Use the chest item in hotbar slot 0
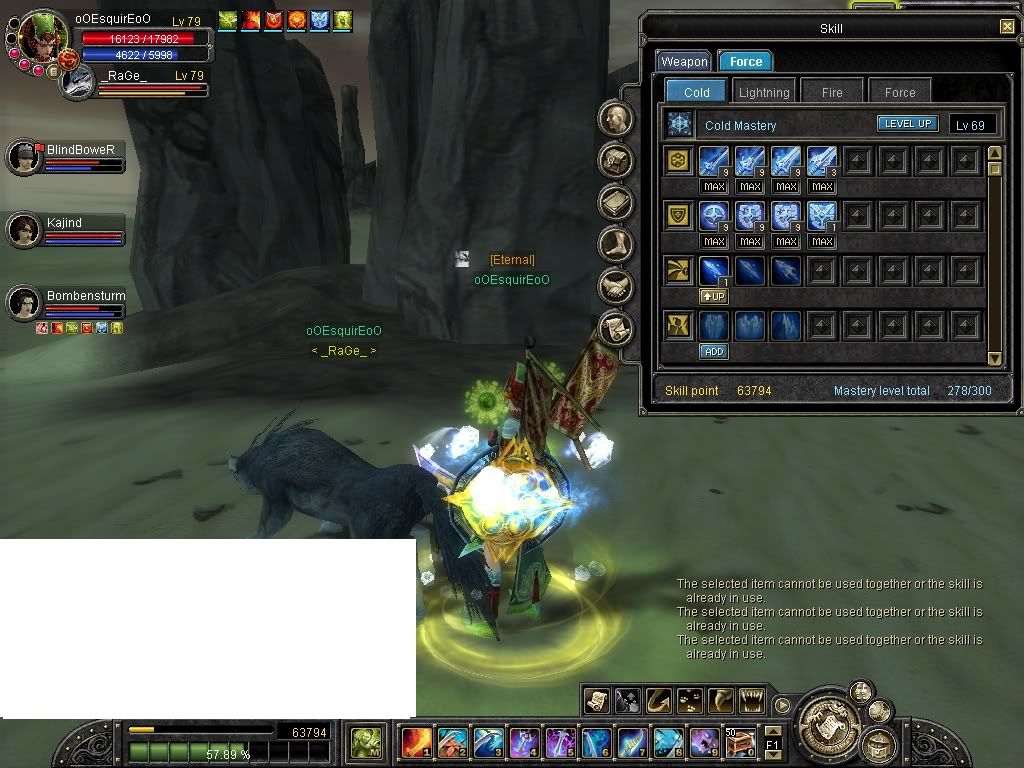 (x=740, y=743)
